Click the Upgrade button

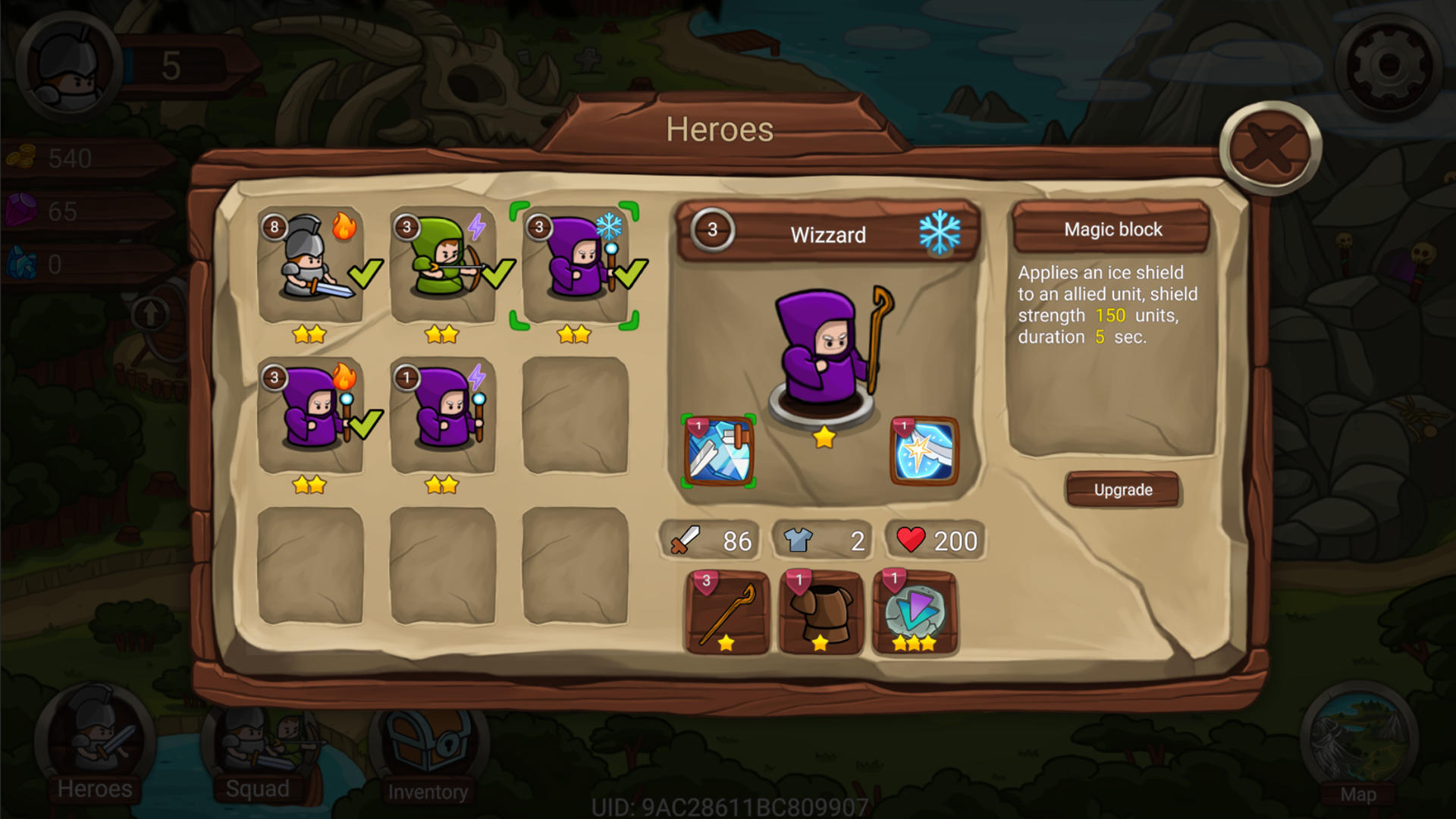point(1123,489)
